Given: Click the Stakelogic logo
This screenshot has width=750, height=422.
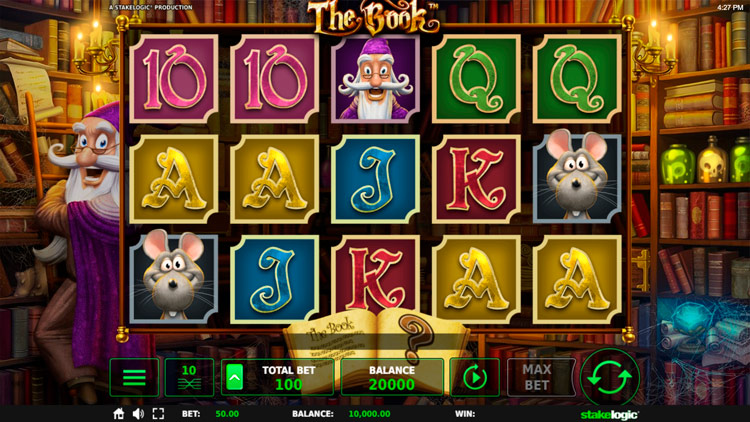Looking at the screenshot, I should point(609,413).
